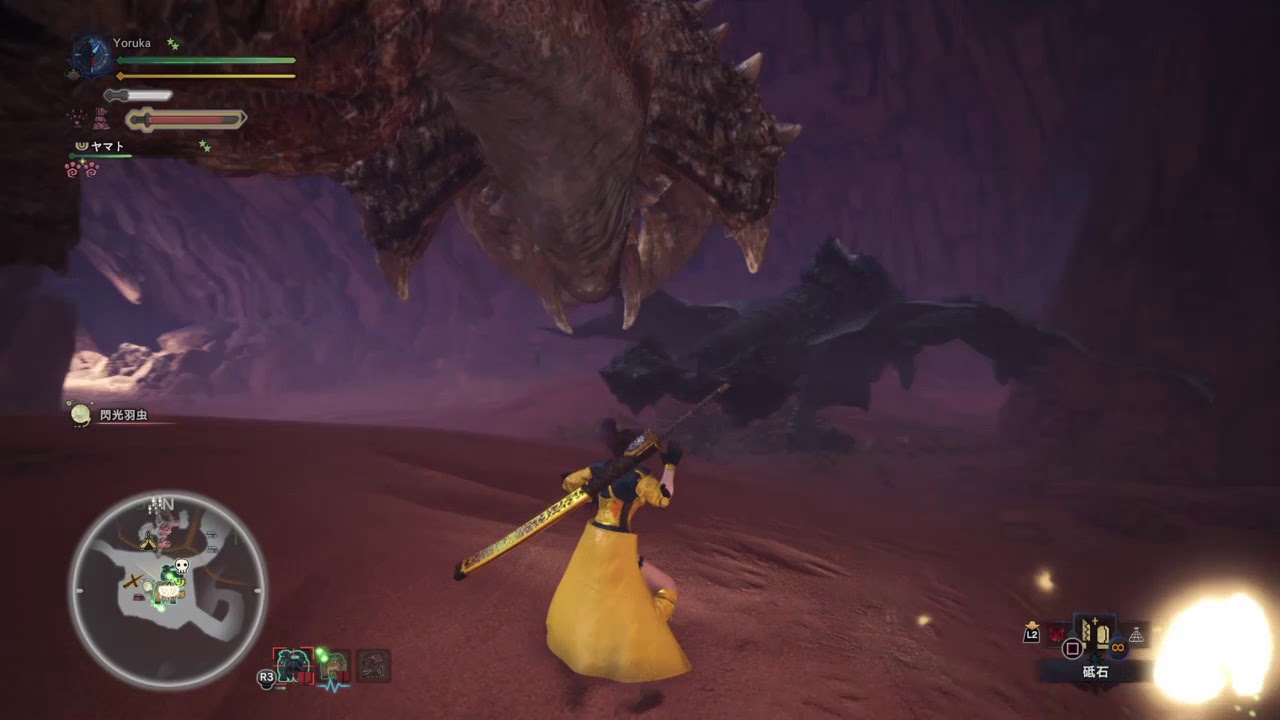
Task: Click the skull marker on the minimap
Action: (182, 567)
